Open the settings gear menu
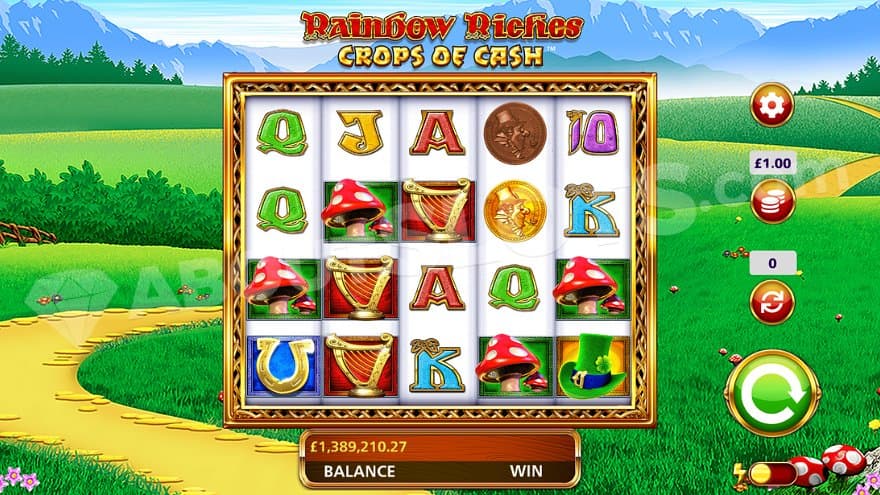This screenshot has width=880, height=495. [x=772, y=105]
